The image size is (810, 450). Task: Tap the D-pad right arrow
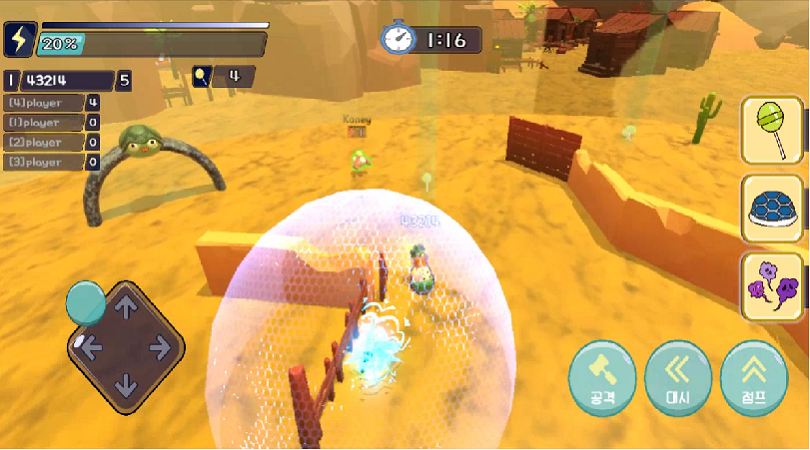pyautogui.click(x=160, y=346)
